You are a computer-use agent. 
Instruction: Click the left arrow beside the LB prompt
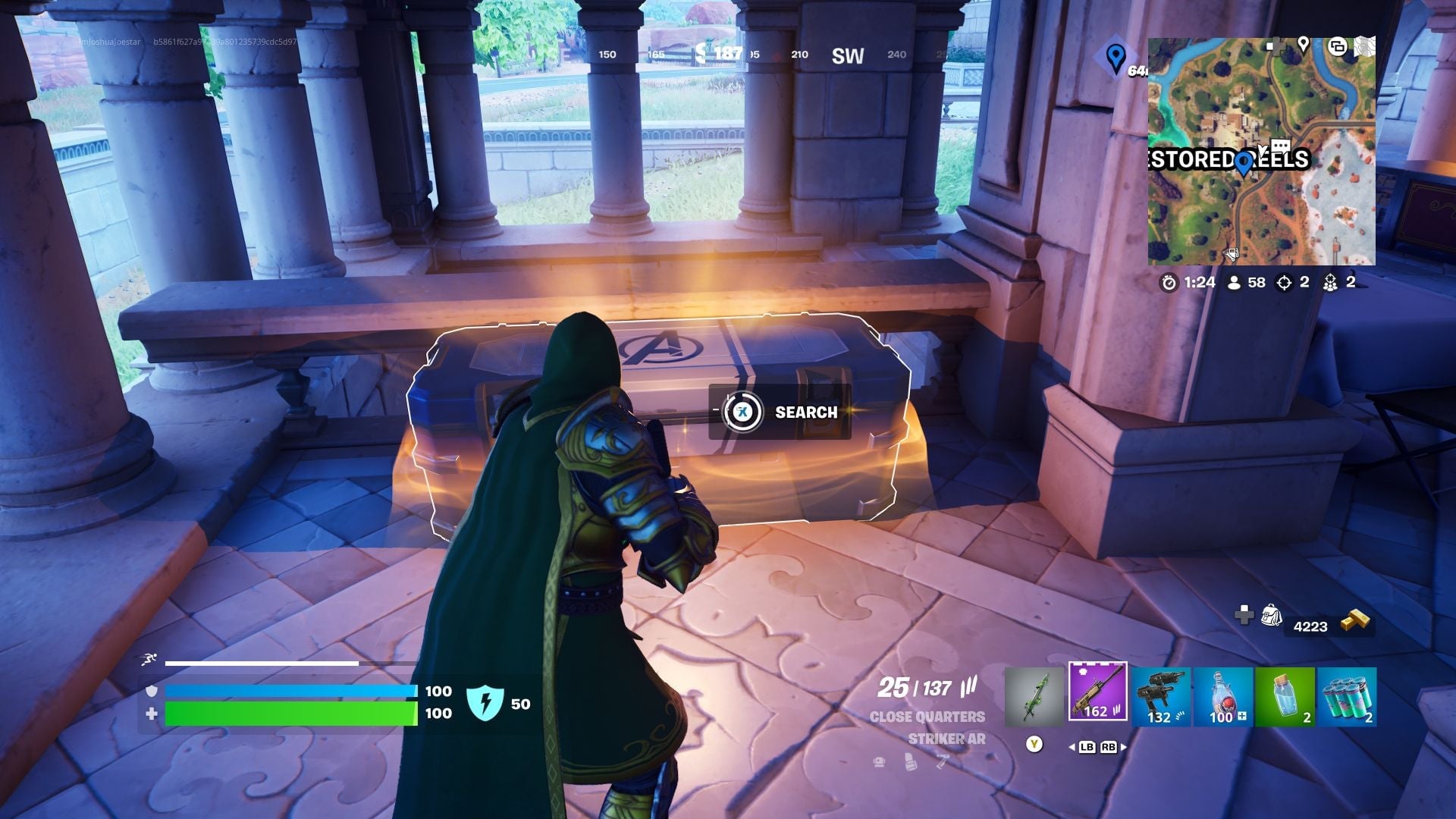tap(1072, 748)
